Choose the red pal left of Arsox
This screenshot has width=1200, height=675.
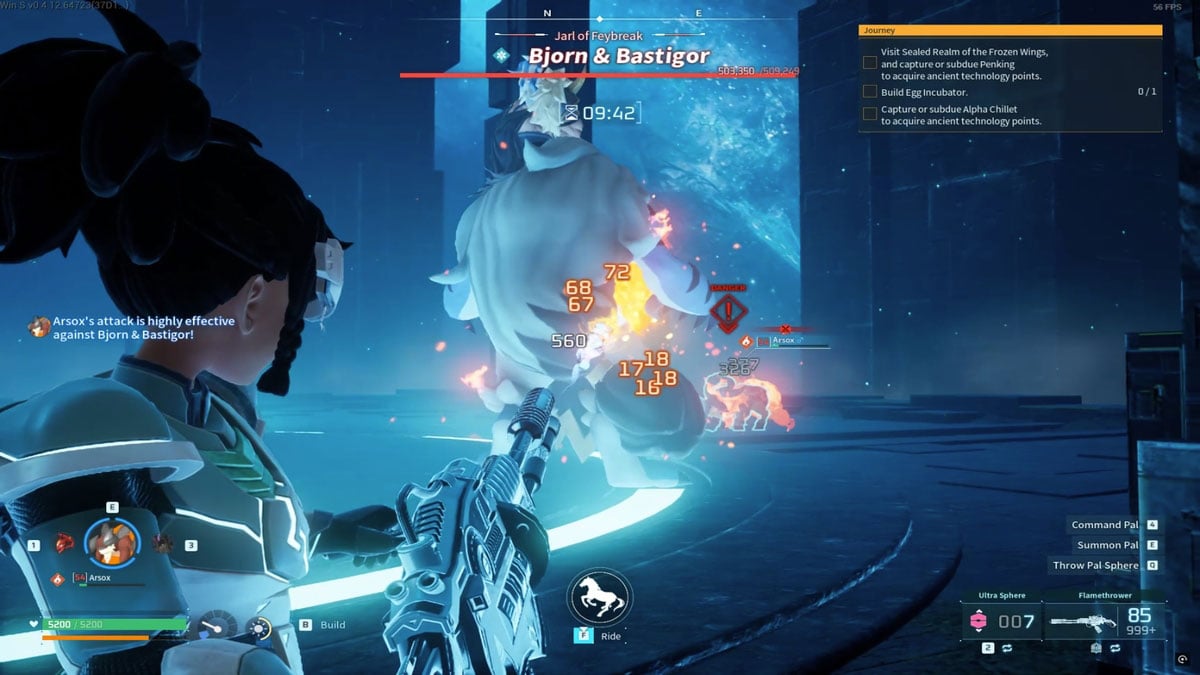click(x=65, y=543)
